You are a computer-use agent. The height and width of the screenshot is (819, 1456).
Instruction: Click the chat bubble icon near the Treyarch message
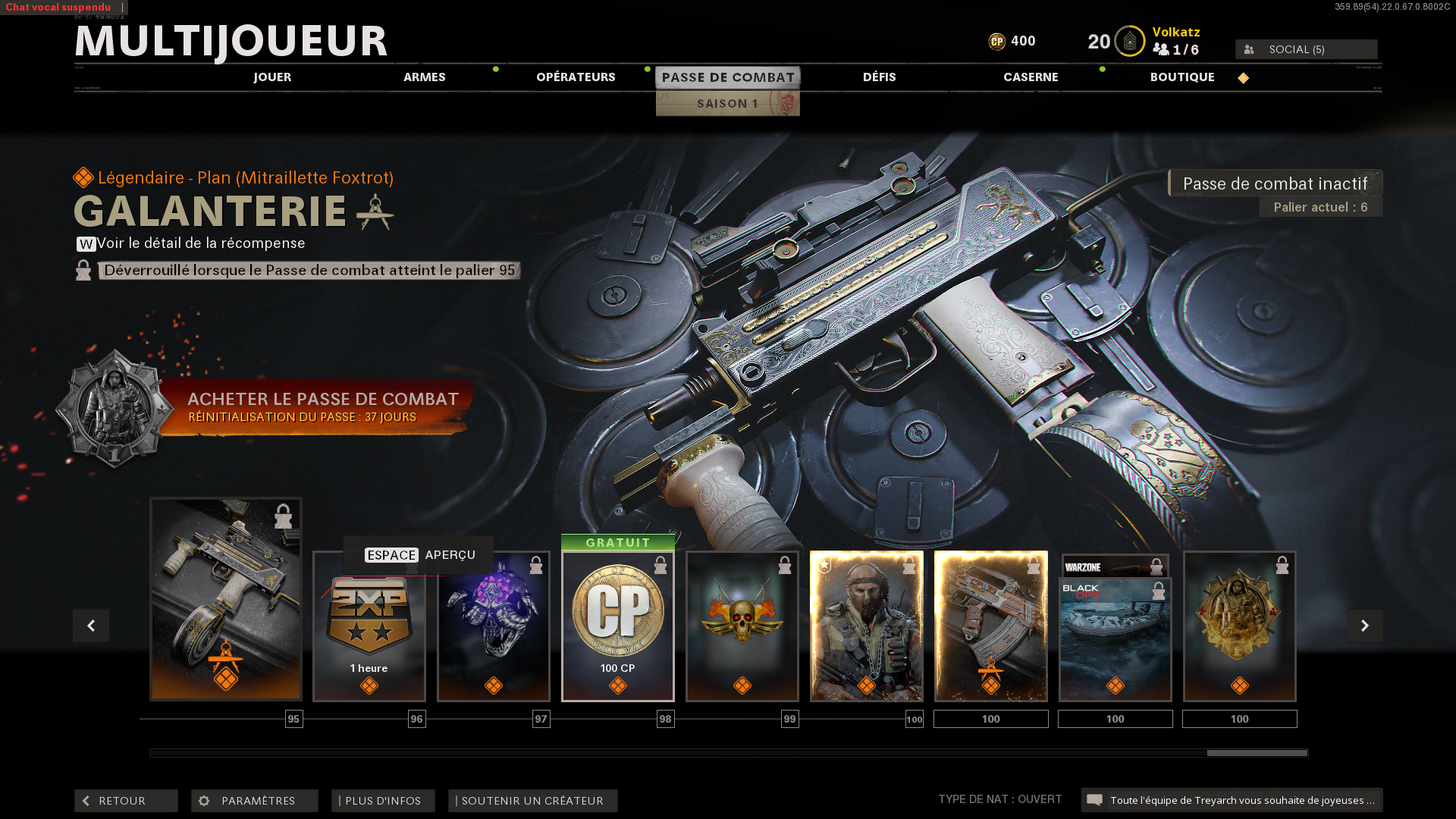[x=1095, y=799]
